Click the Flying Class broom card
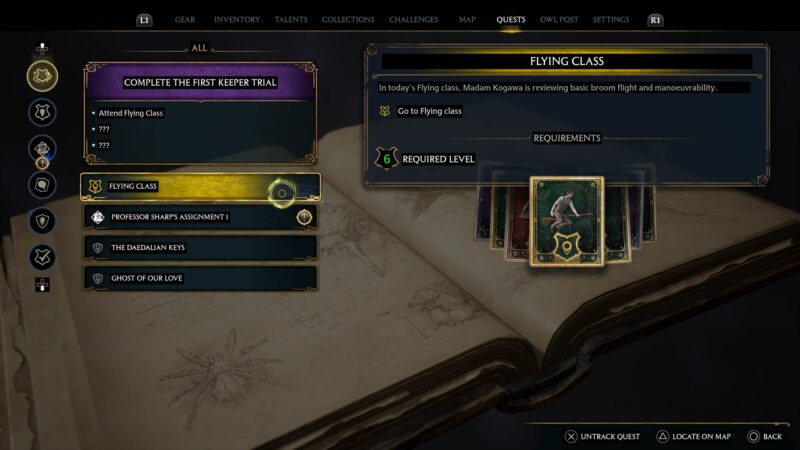This screenshot has height=450, width=800. point(567,222)
